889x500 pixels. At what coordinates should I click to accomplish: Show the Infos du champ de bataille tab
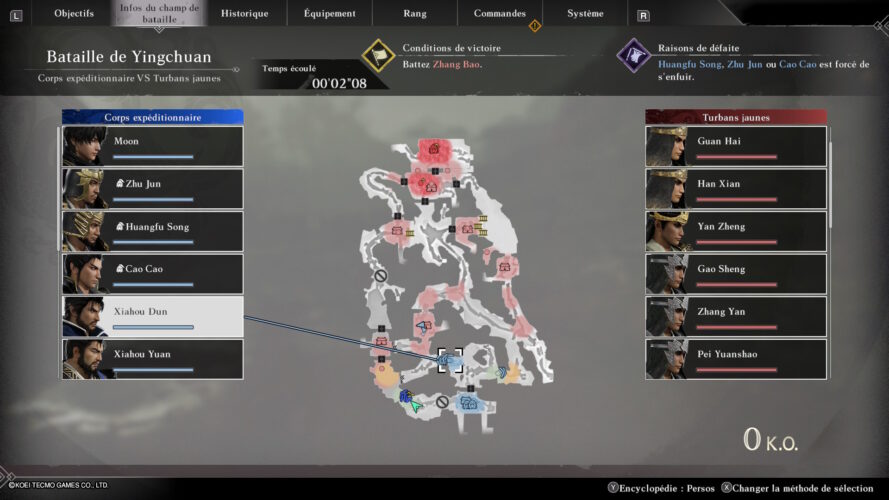160,14
